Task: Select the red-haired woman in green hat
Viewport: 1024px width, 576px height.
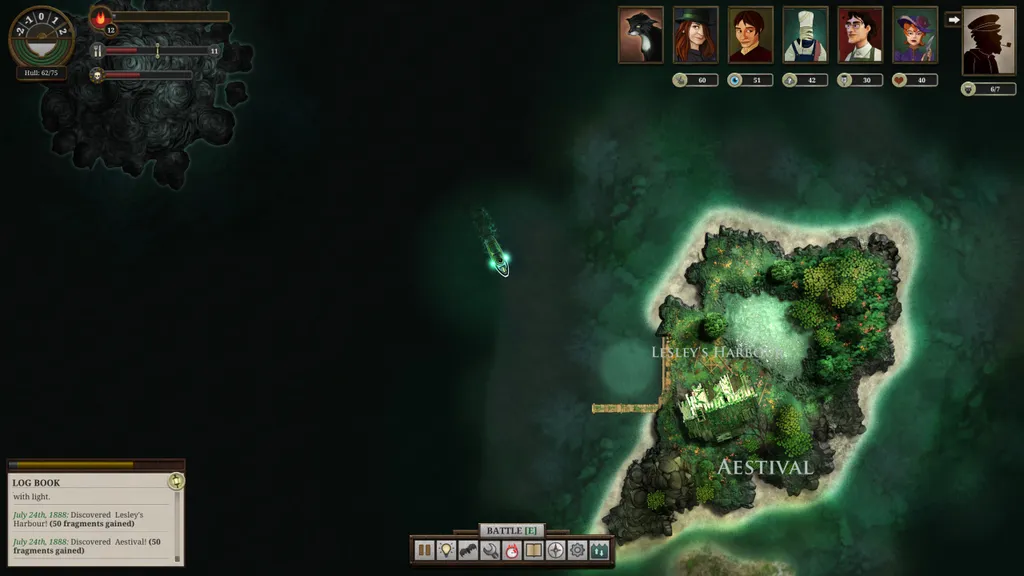Action: (x=695, y=35)
